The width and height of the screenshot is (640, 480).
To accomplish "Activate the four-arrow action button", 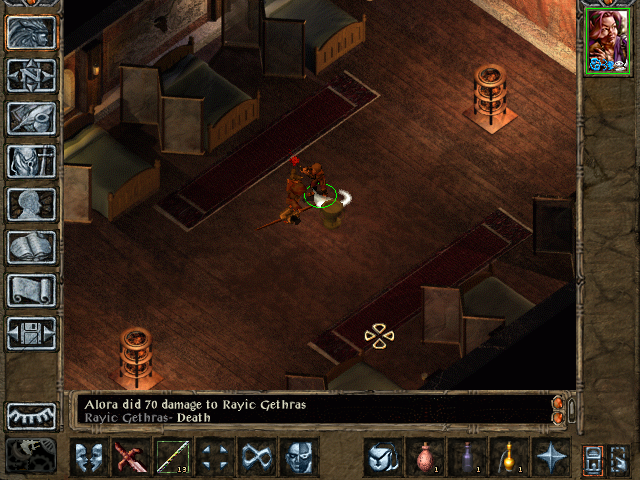I will click(216, 457).
